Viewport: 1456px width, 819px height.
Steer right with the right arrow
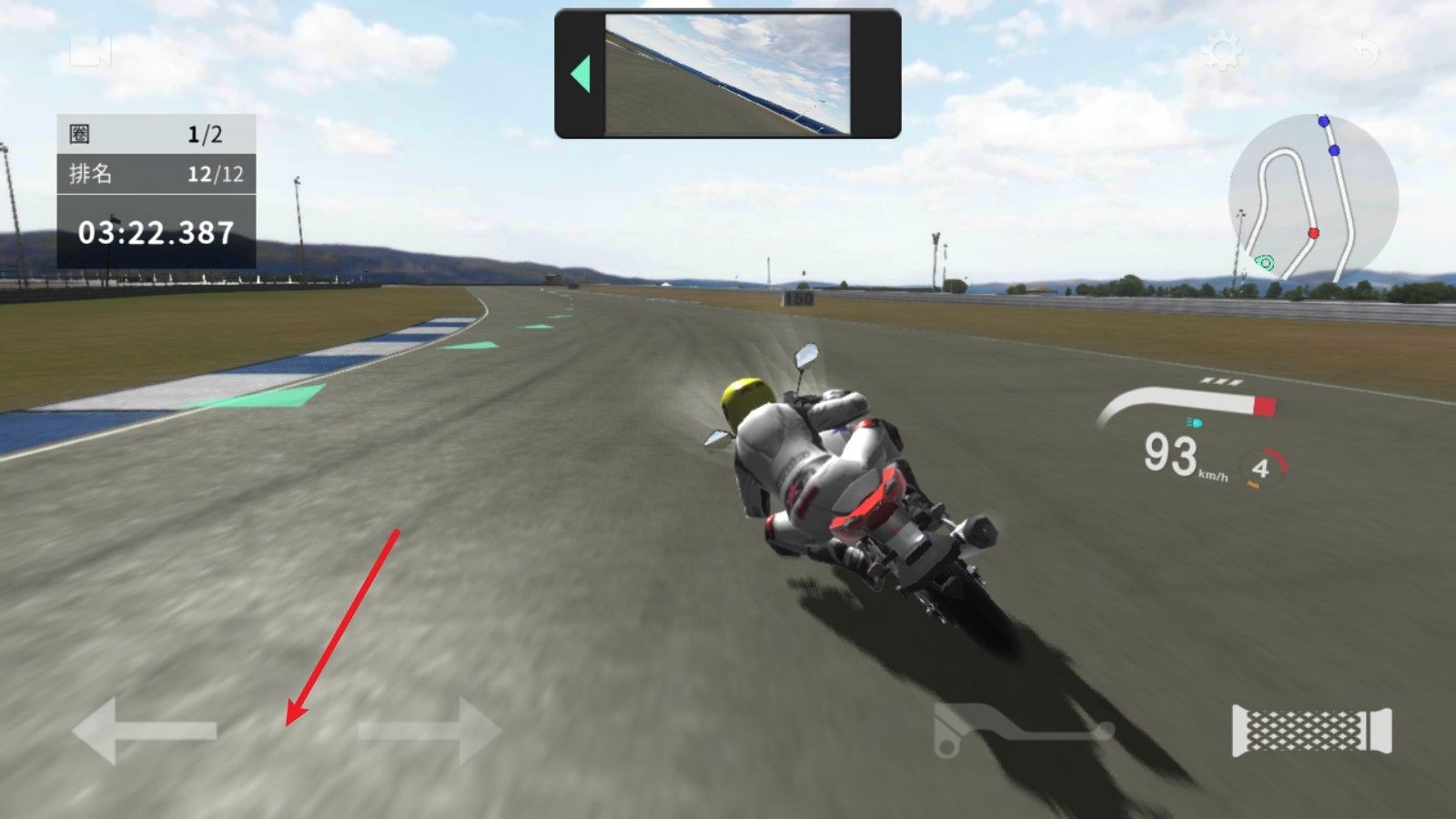(x=430, y=730)
